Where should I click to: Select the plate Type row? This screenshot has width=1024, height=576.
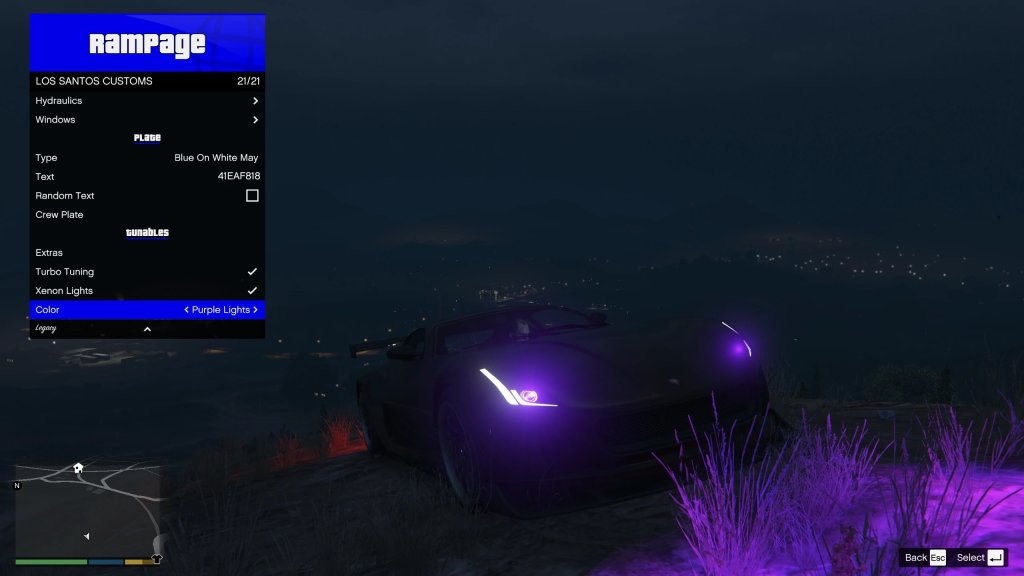[x=147, y=158]
